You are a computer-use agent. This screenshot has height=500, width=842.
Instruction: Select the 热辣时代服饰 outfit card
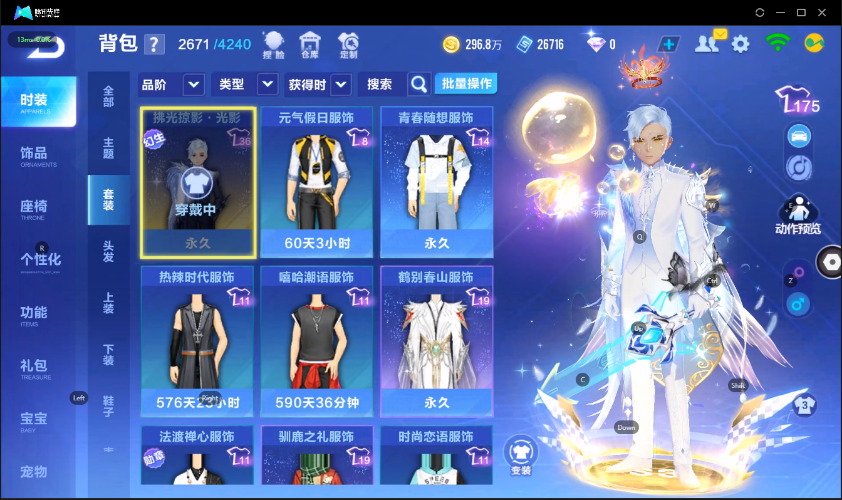point(196,340)
